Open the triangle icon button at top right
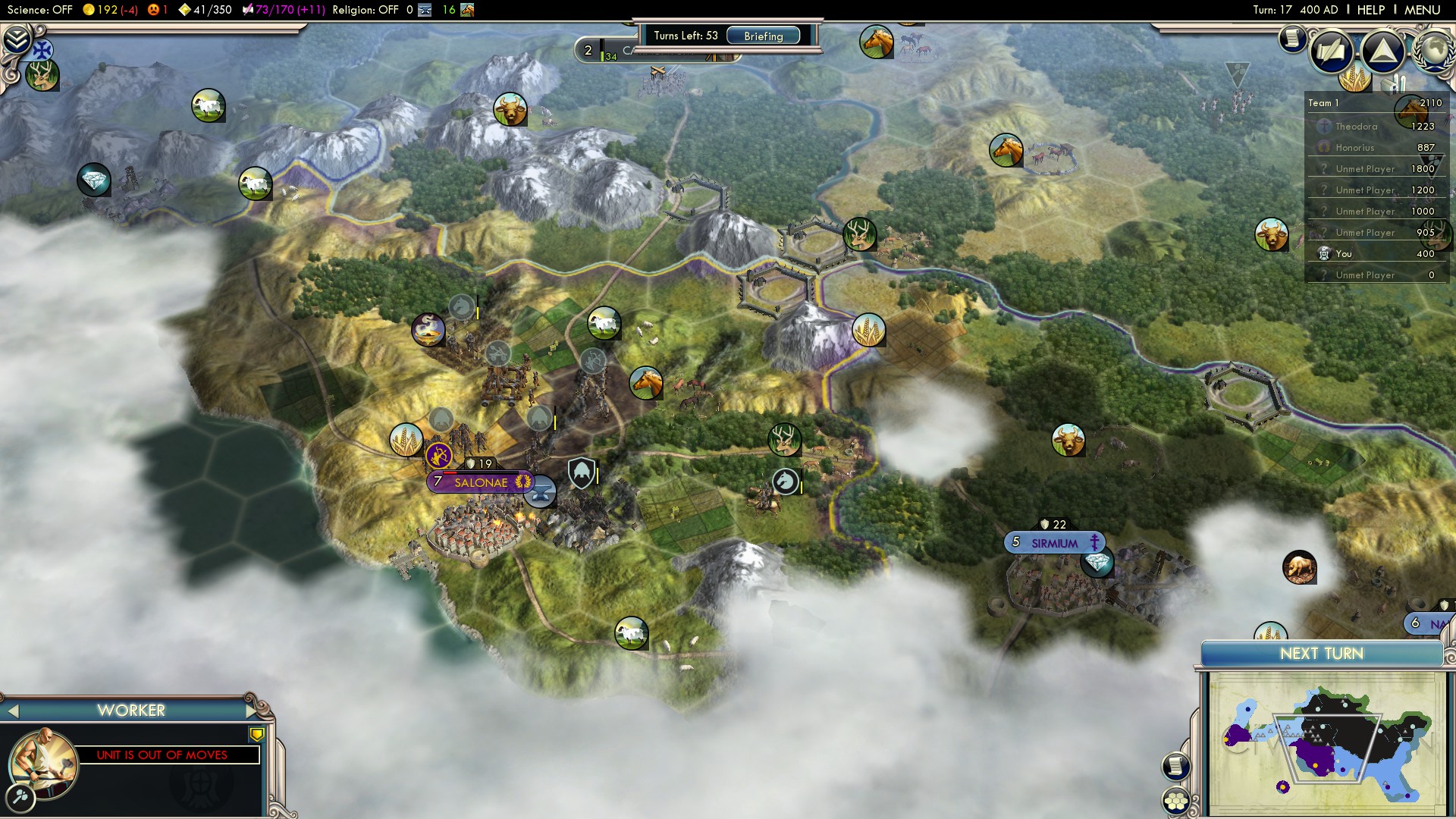 tap(1383, 52)
